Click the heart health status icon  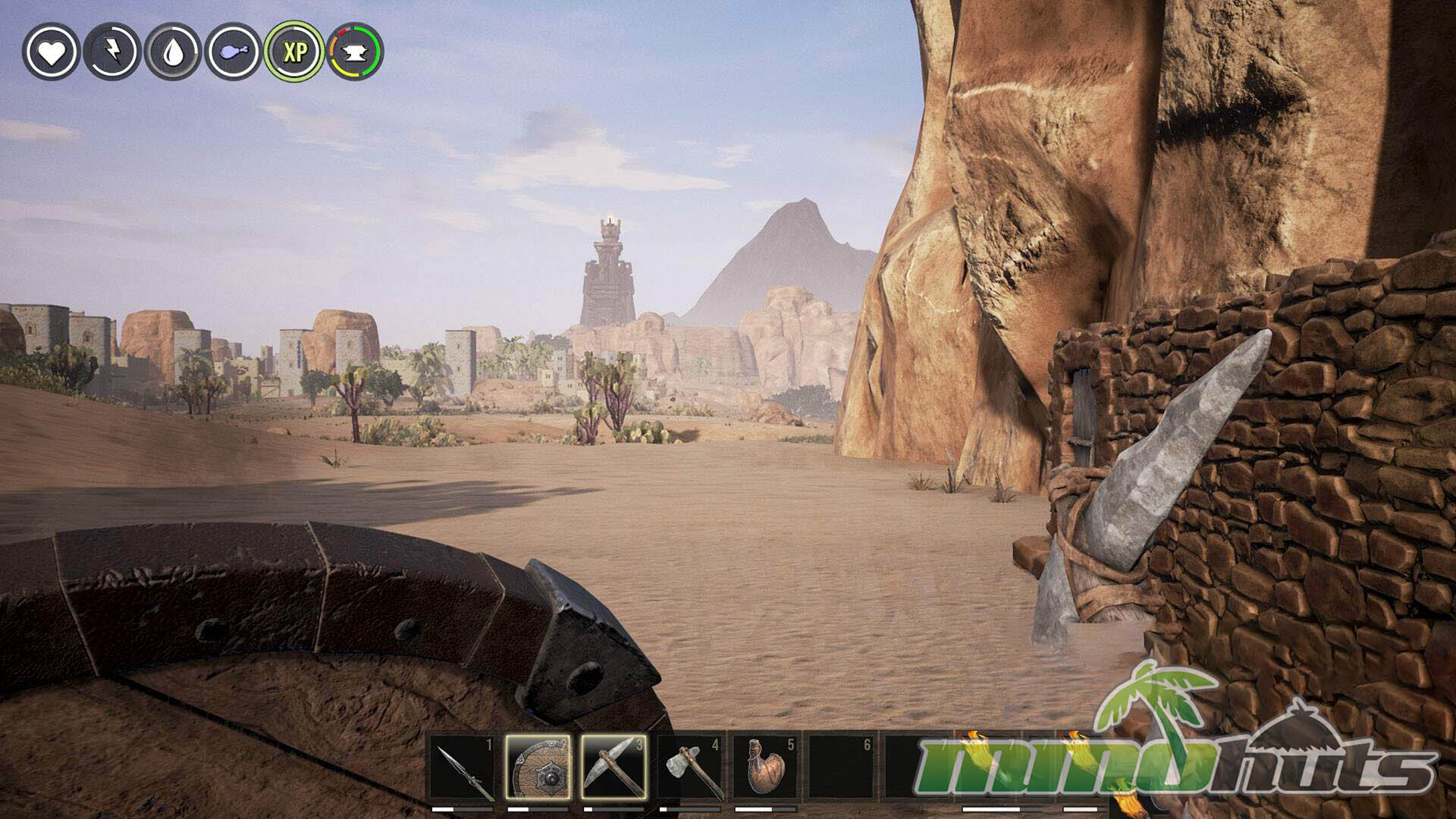pos(51,52)
